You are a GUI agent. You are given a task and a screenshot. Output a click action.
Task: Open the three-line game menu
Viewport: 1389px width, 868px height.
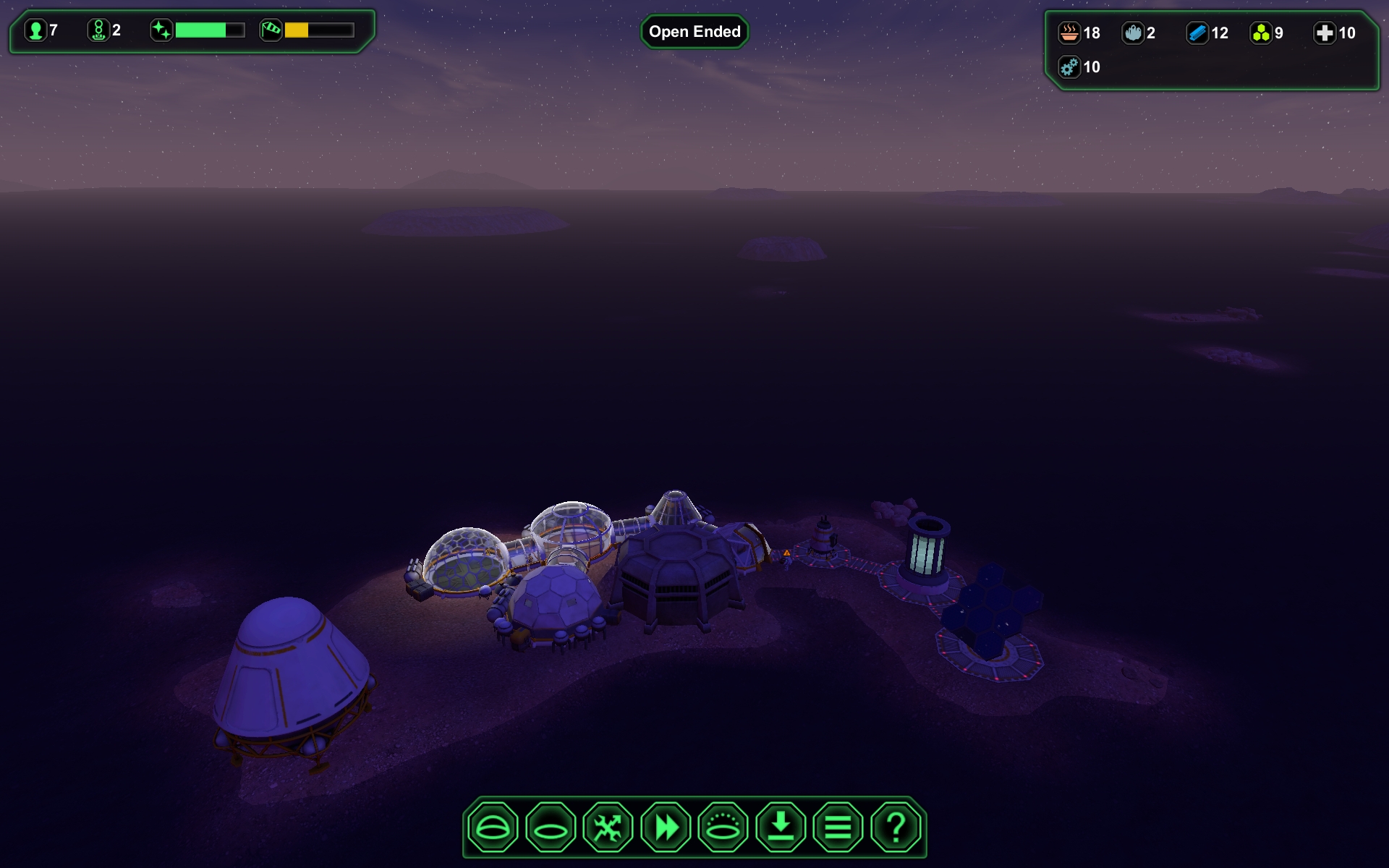pyautogui.click(x=838, y=827)
